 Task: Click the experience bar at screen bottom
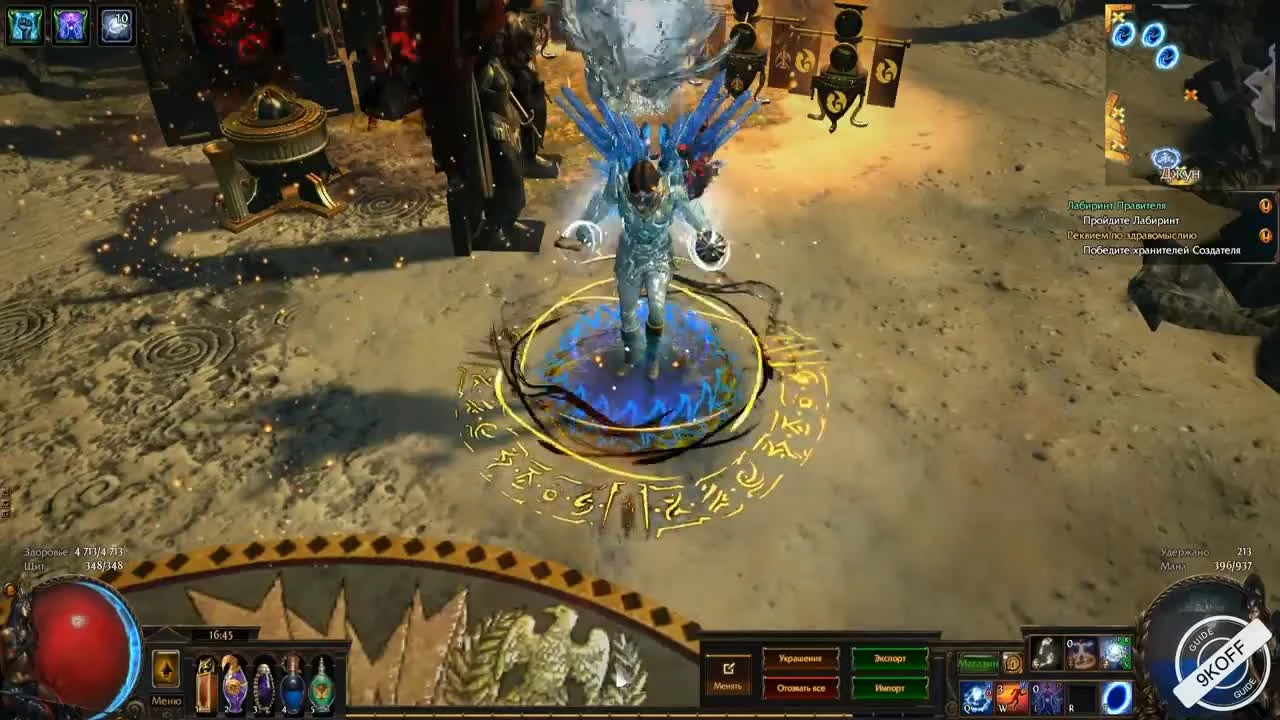pos(640,716)
